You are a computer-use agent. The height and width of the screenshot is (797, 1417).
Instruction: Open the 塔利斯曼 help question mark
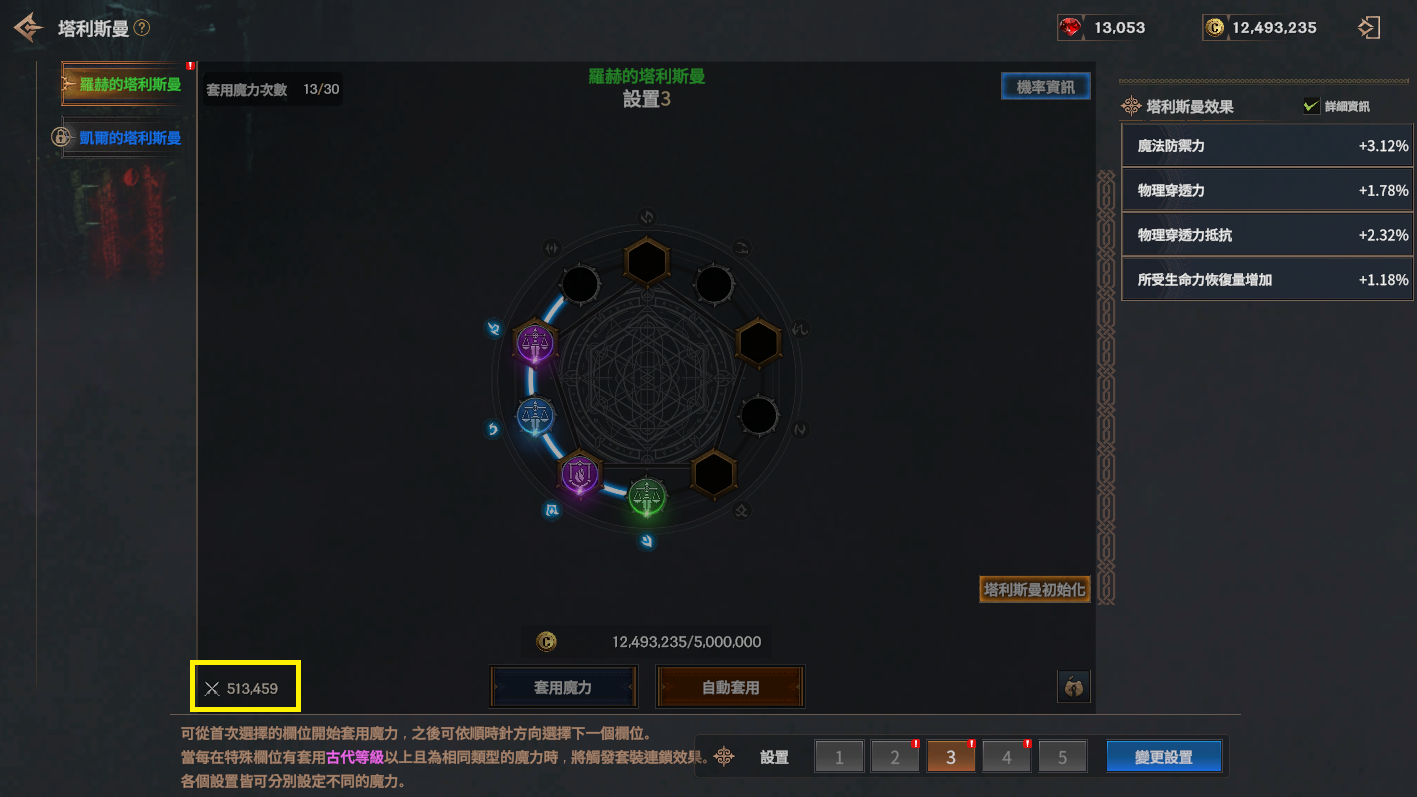click(142, 28)
